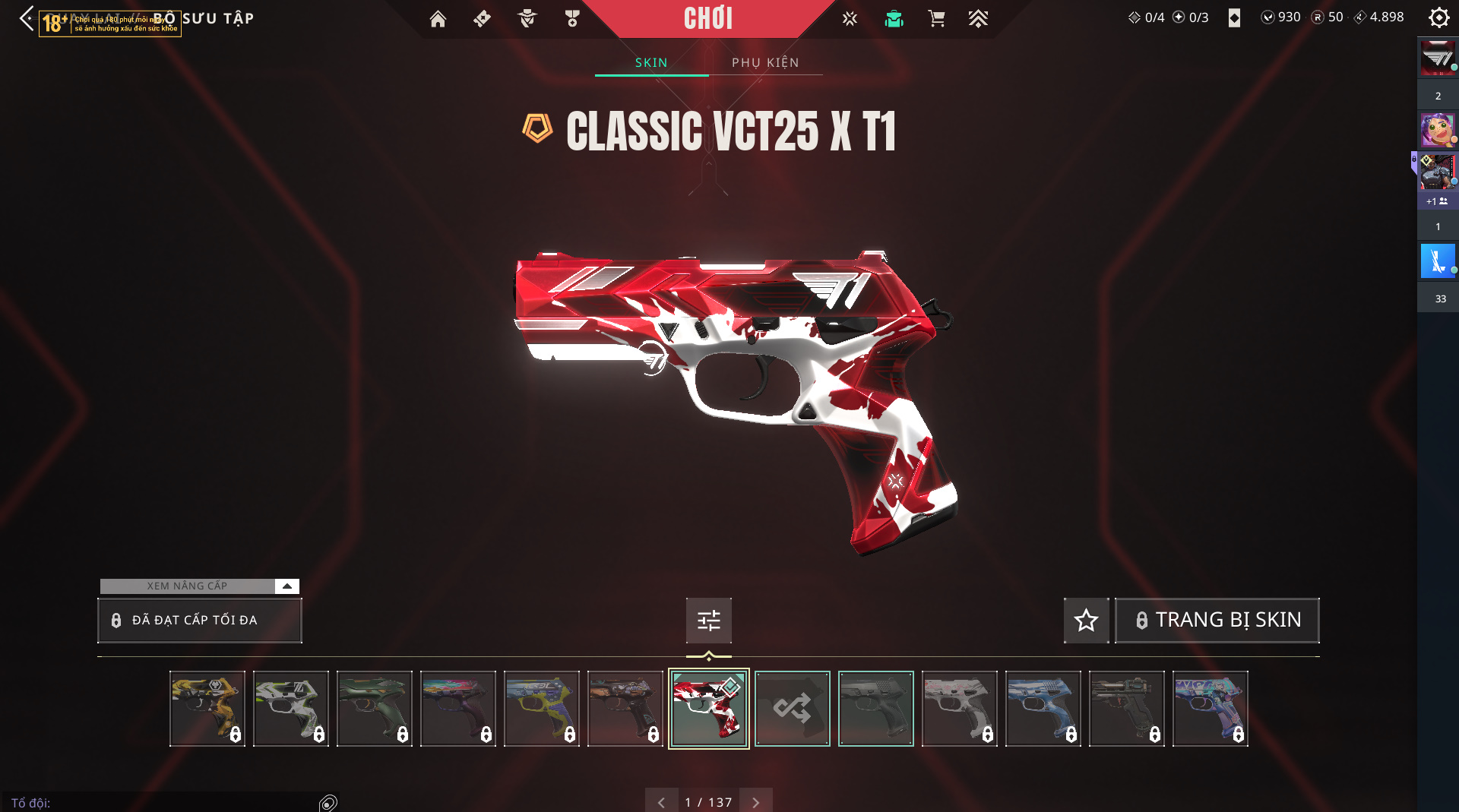Open the green agent head icon in top bar
1459x812 pixels.
894,18
